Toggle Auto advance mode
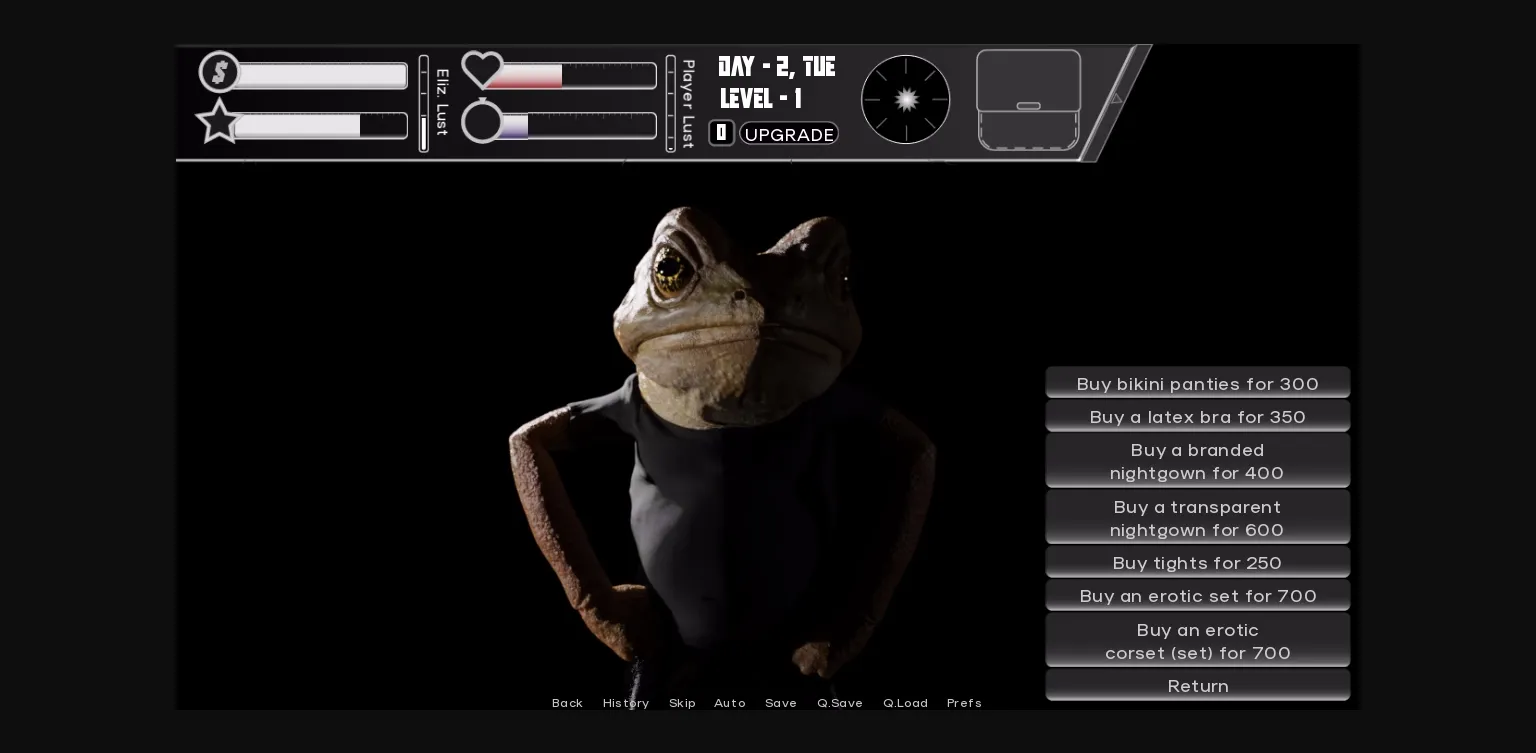 730,703
